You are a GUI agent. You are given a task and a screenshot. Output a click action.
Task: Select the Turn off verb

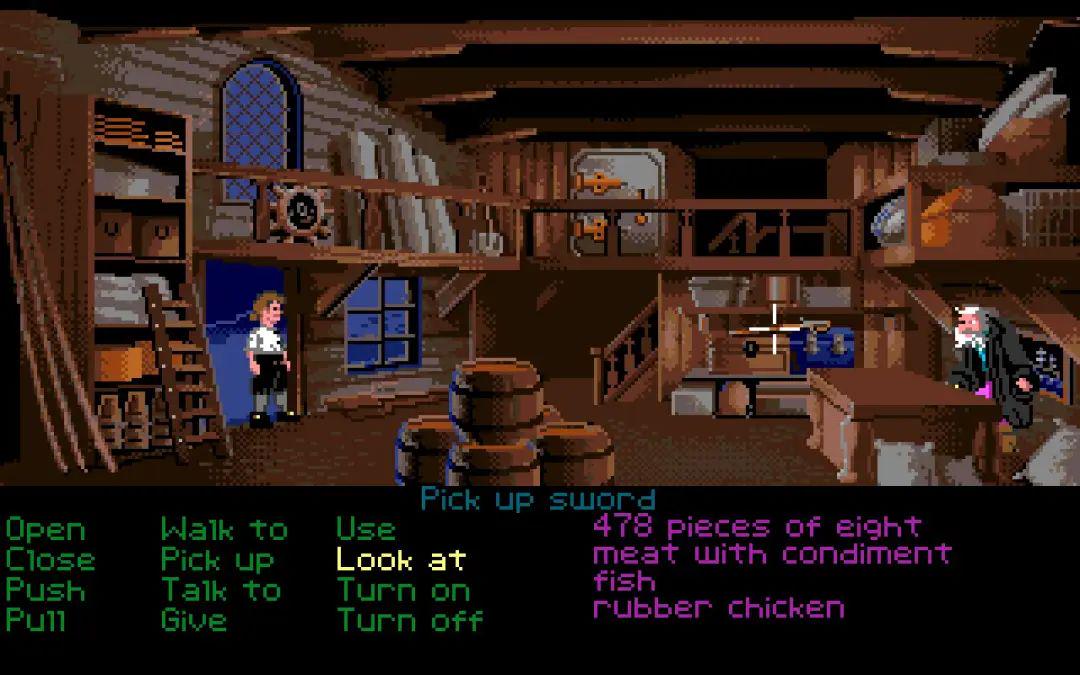[x=410, y=619]
